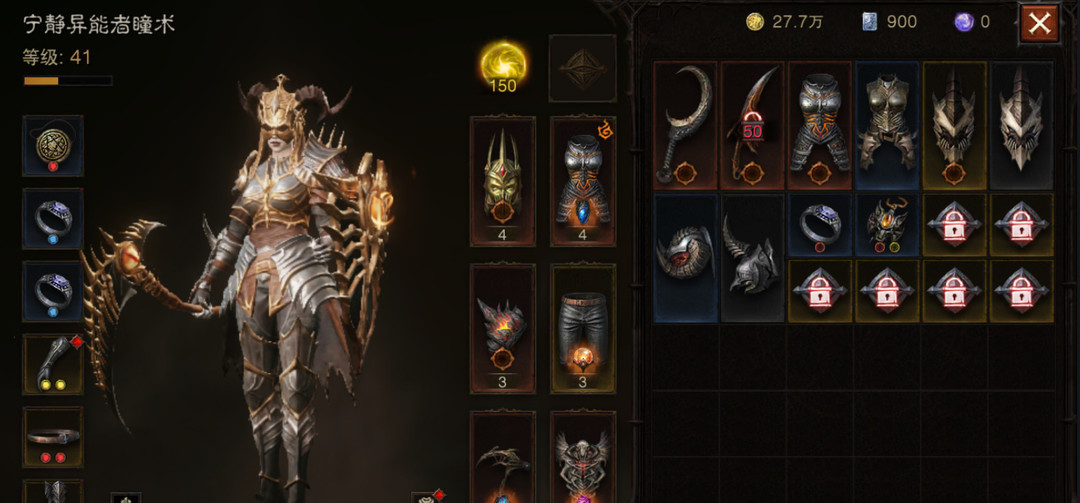Select the orange-gem amulet in the bag

[887, 224]
